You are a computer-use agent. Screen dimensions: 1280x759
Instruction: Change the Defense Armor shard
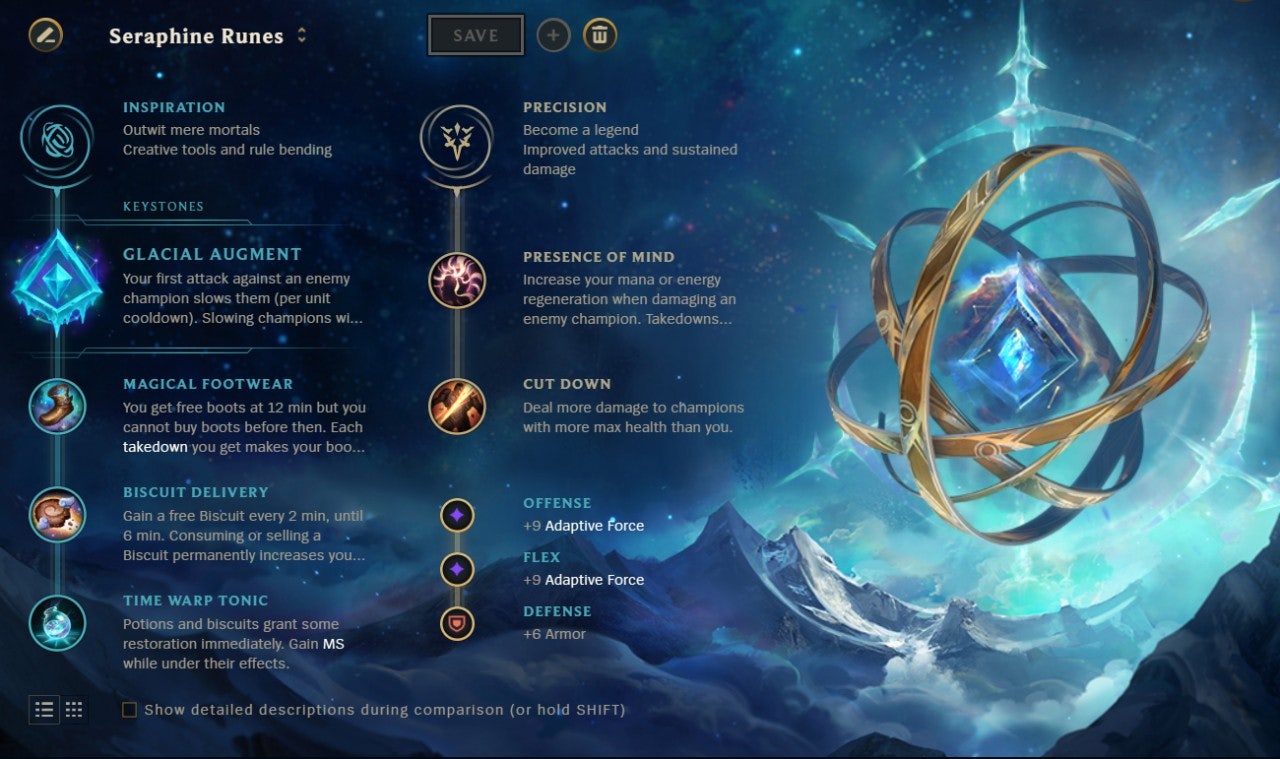457,623
